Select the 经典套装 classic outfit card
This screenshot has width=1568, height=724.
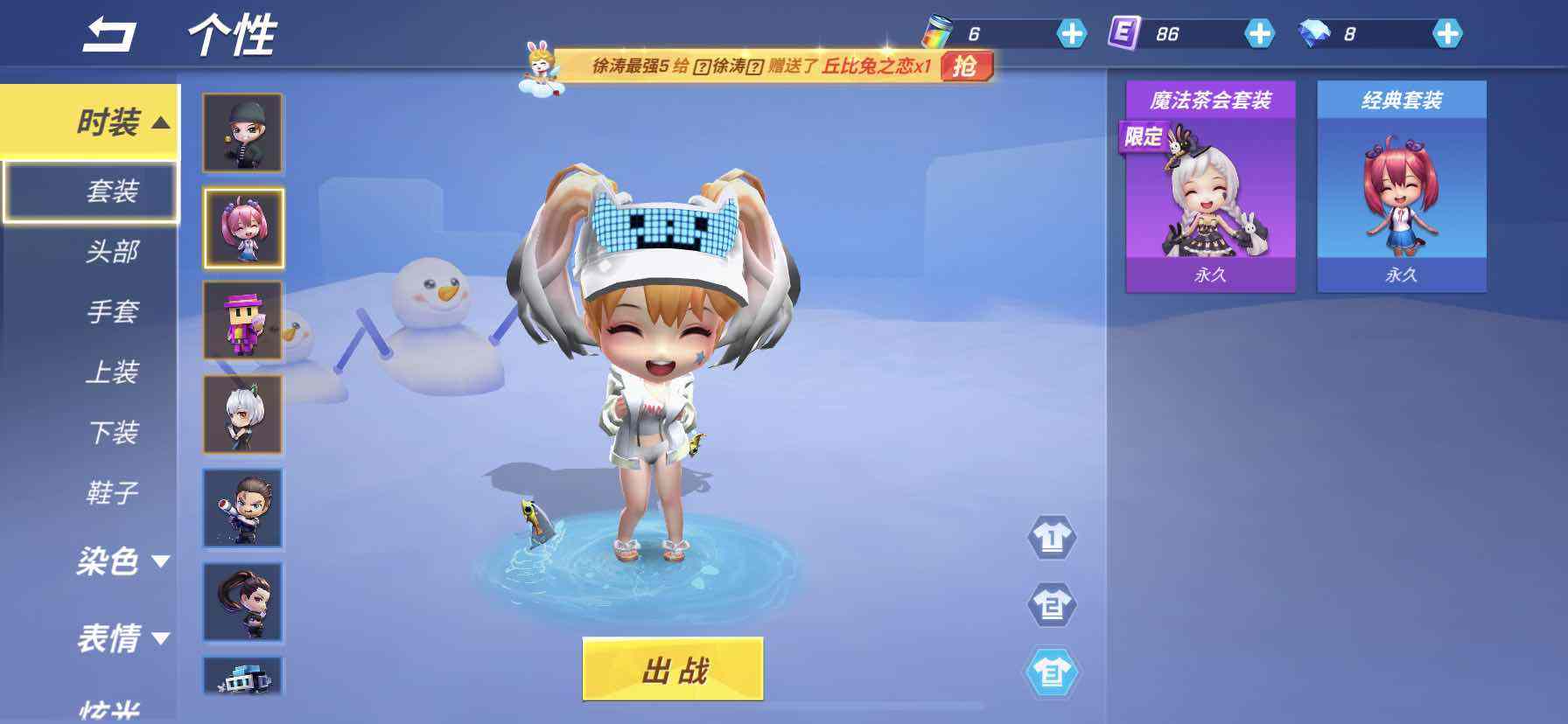[x=1401, y=186]
